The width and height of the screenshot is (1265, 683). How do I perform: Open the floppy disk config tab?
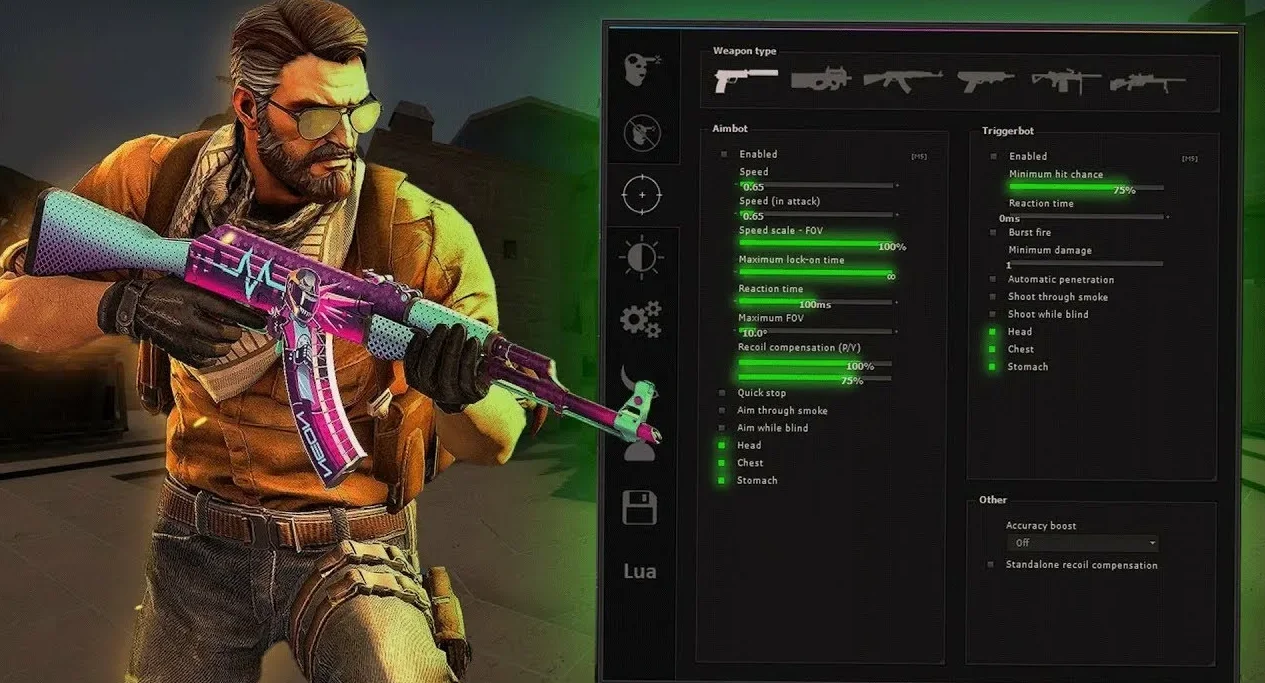tap(640, 507)
